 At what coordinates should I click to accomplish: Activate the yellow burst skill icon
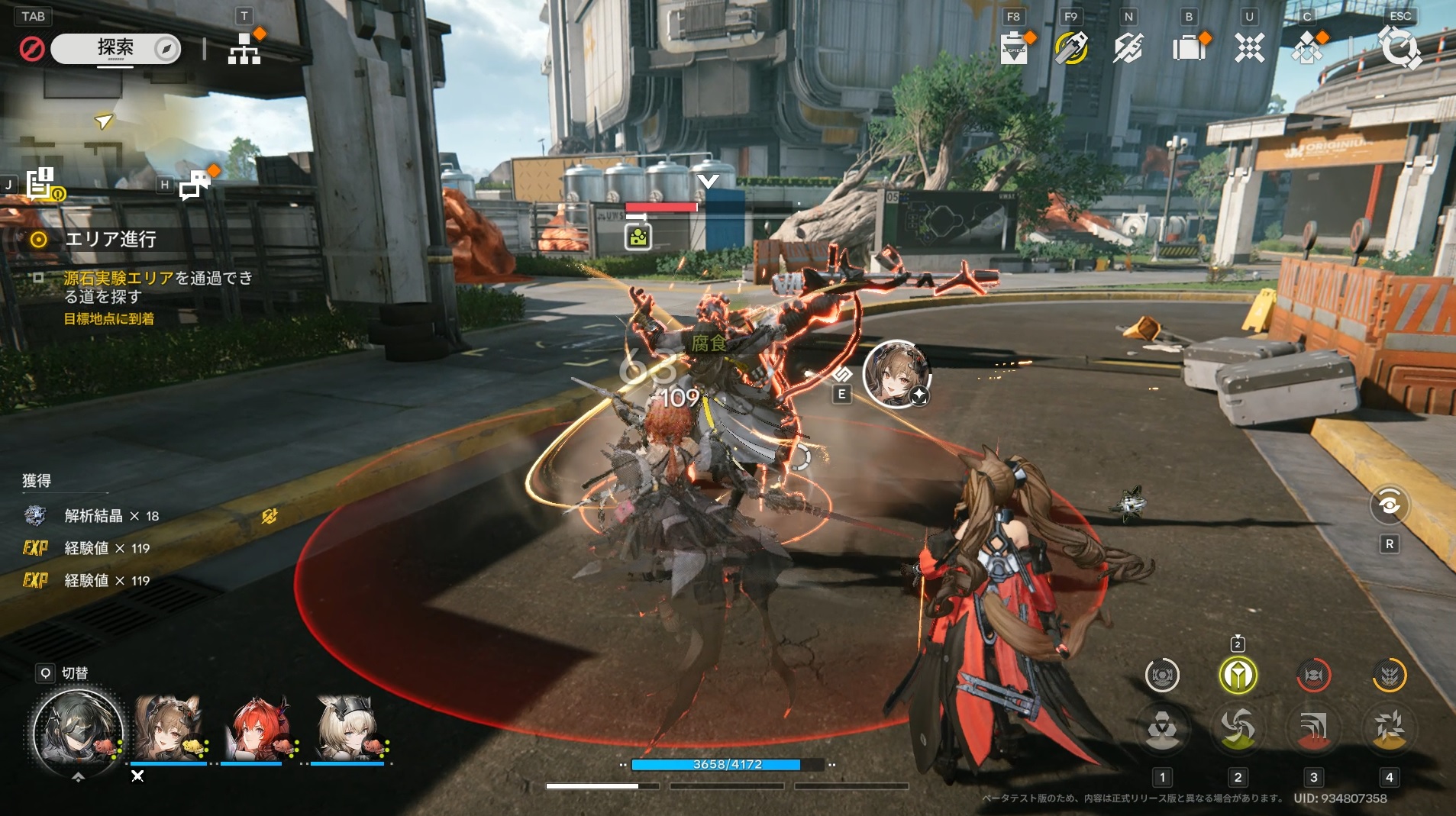pos(1389,729)
